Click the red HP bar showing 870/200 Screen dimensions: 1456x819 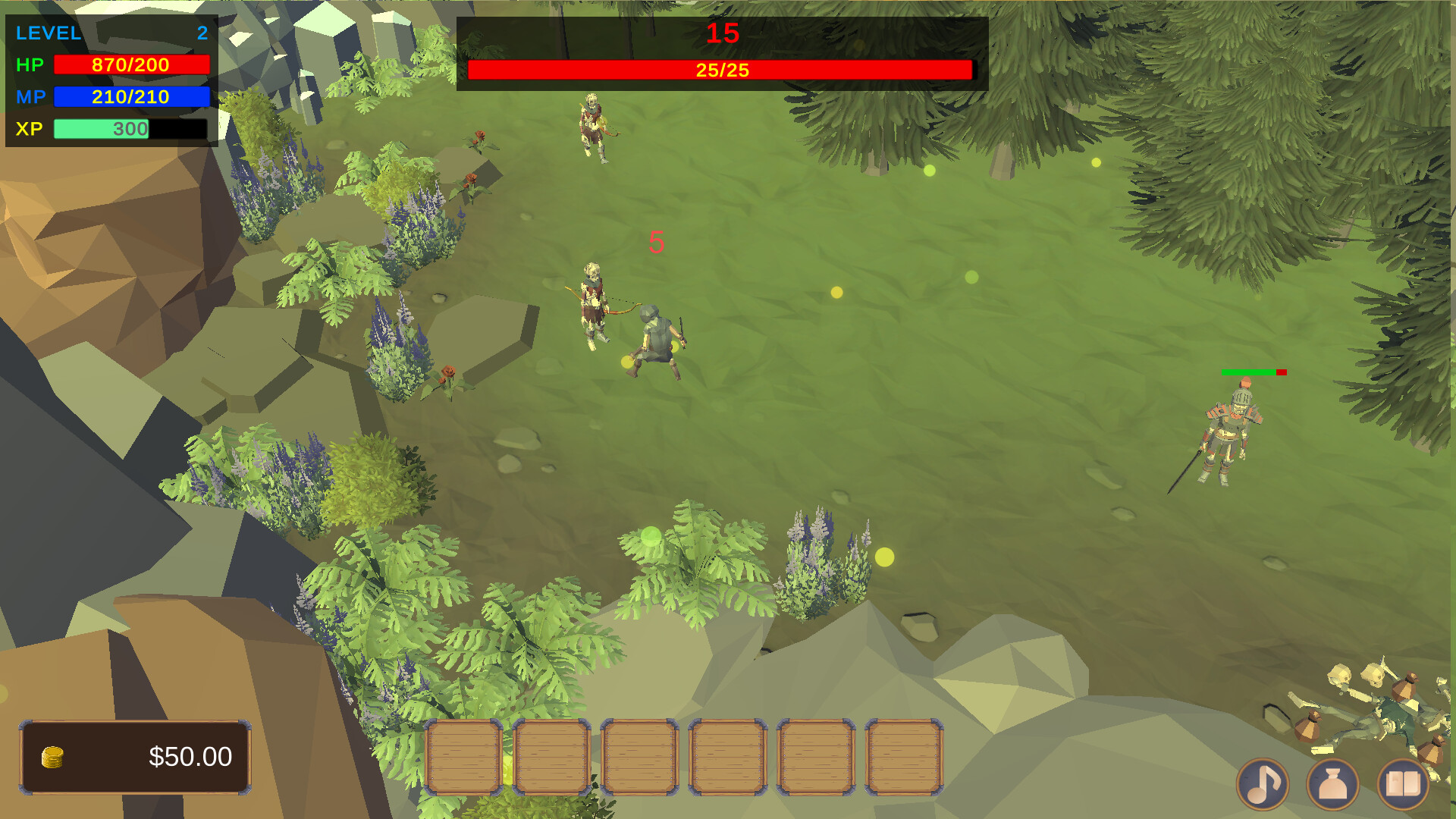pos(130,64)
